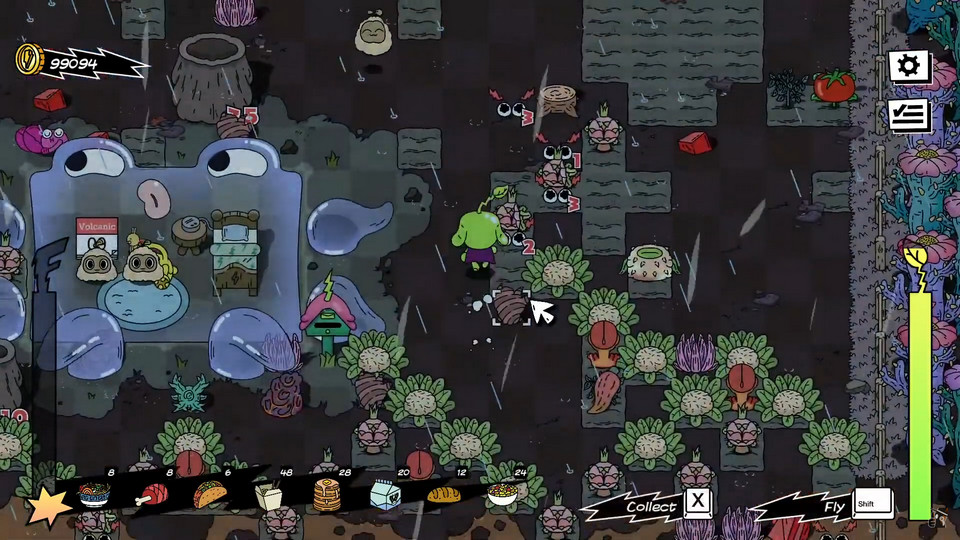960x540 pixels.
Task: Choose the taco in the hotbar
Action: 209,494
